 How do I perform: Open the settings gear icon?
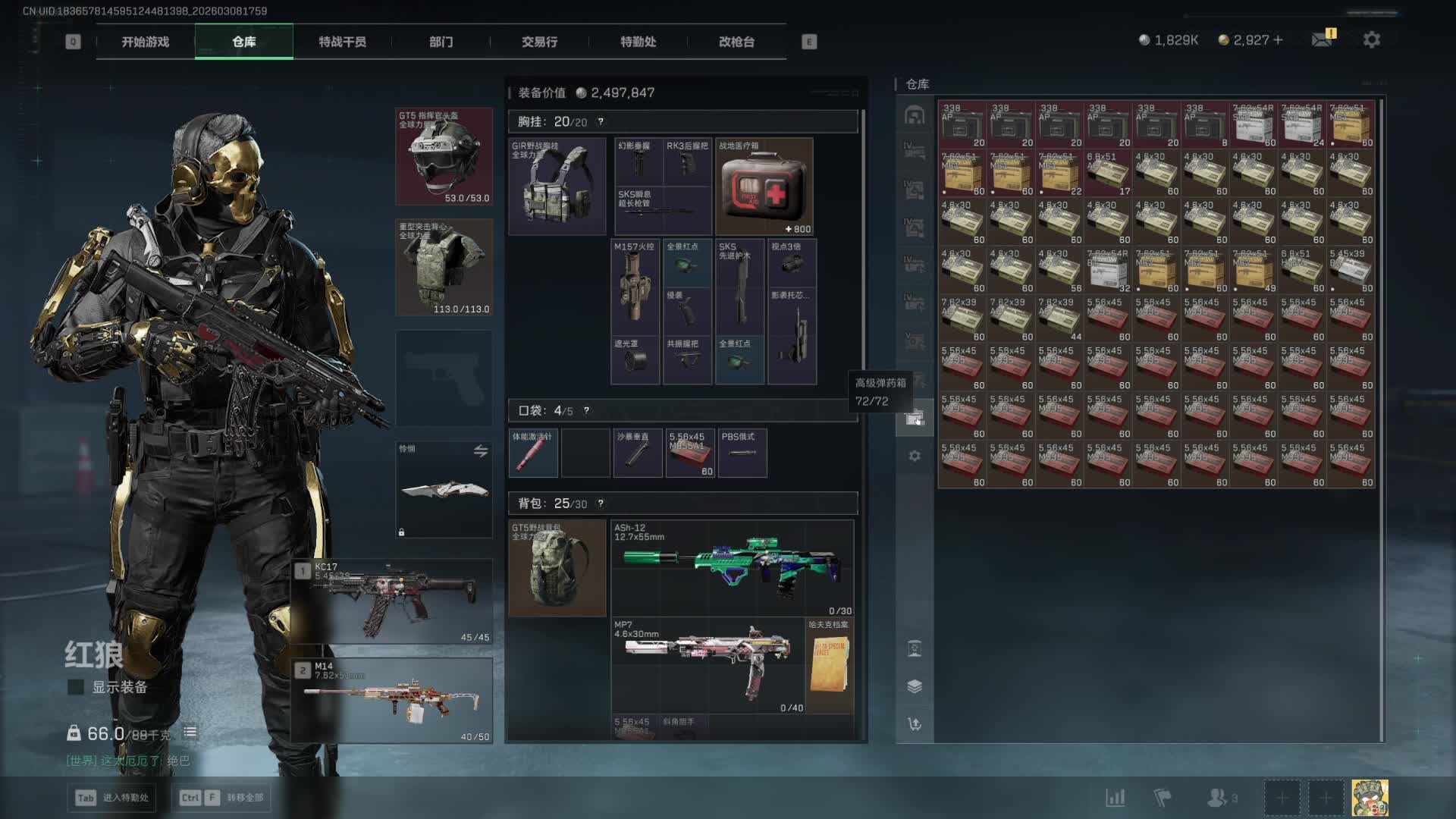(1371, 39)
